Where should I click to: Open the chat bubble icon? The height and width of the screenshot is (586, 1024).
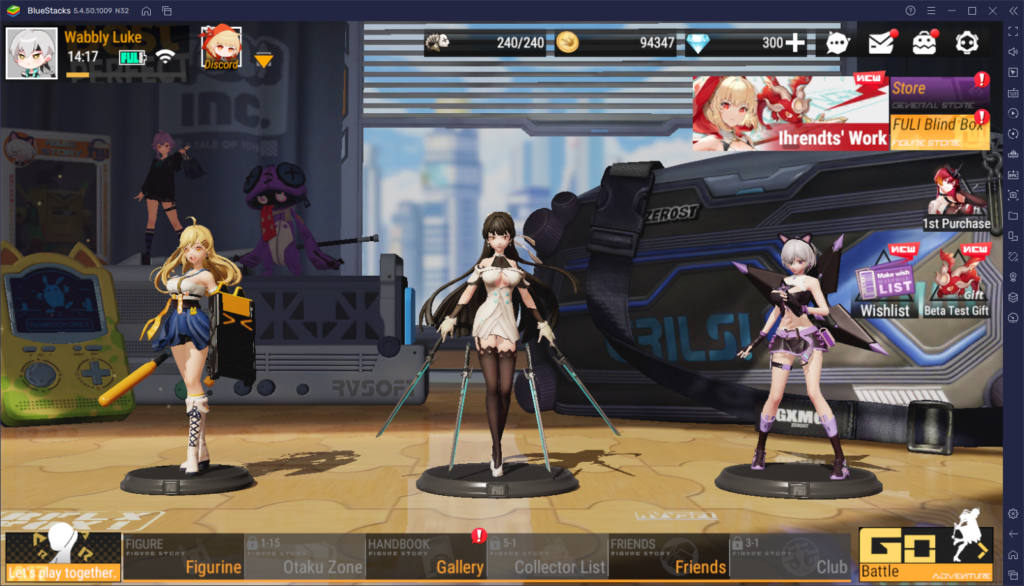(838, 43)
